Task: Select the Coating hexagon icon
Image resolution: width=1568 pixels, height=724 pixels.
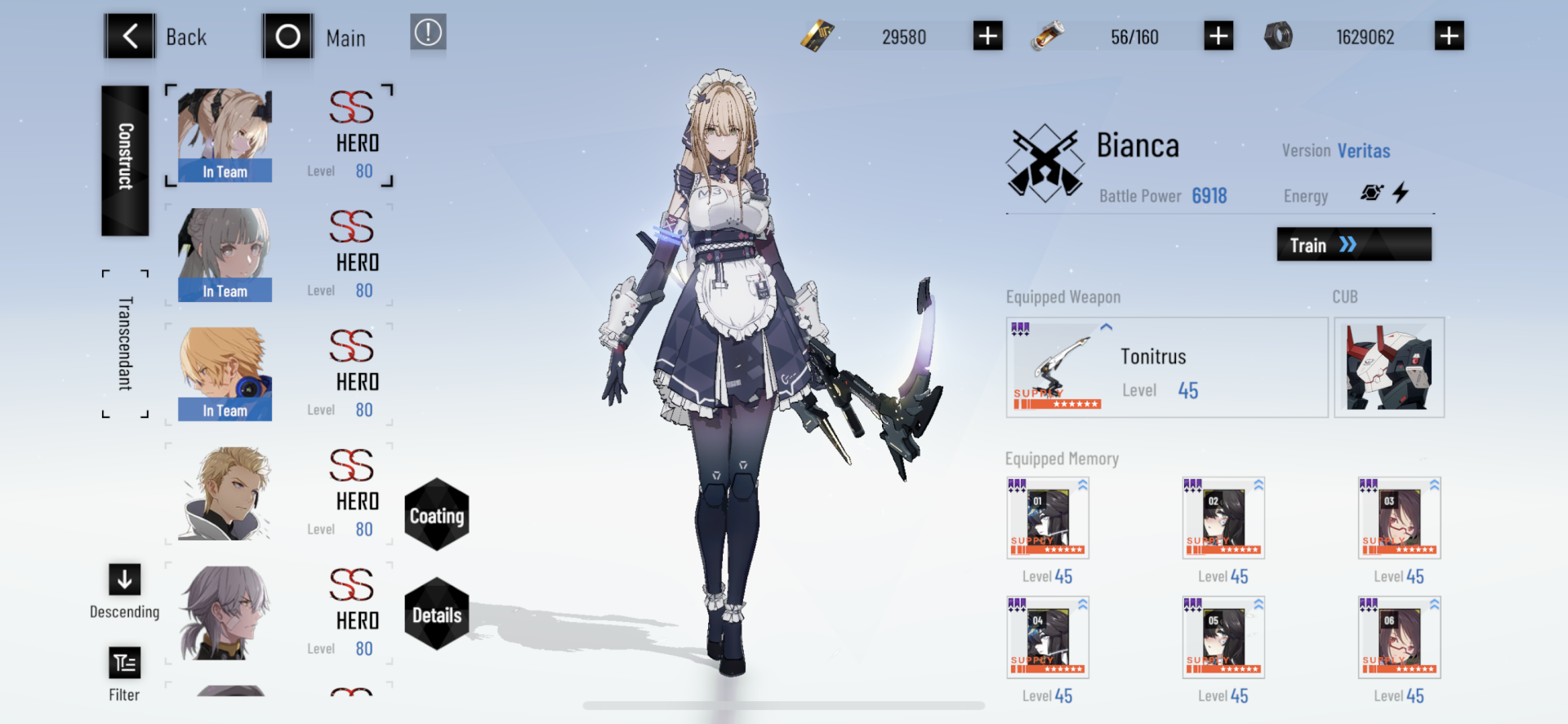Action: [437, 515]
